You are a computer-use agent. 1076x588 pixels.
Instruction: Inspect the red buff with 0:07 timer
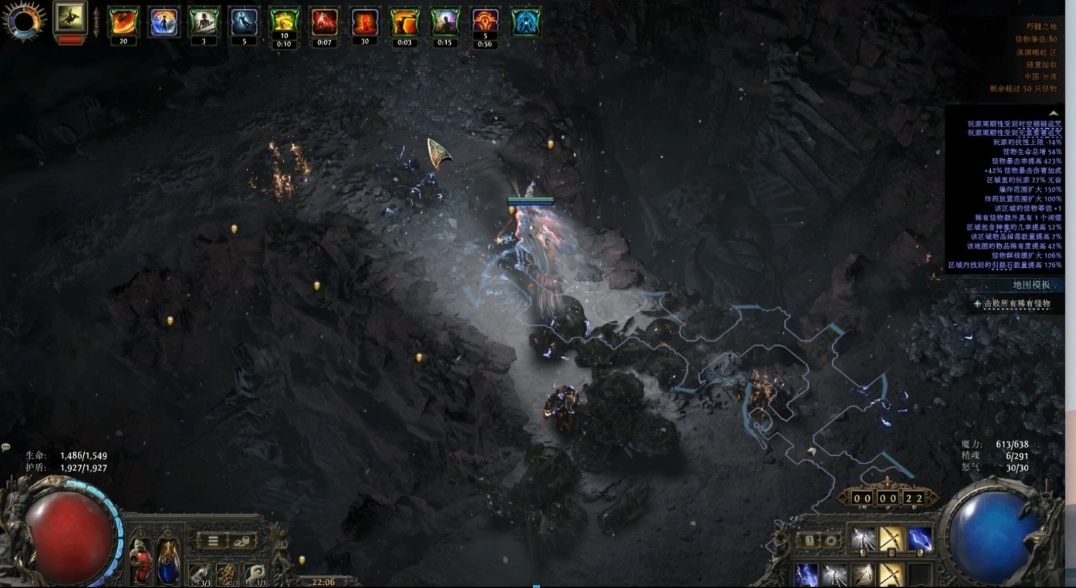[324, 22]
